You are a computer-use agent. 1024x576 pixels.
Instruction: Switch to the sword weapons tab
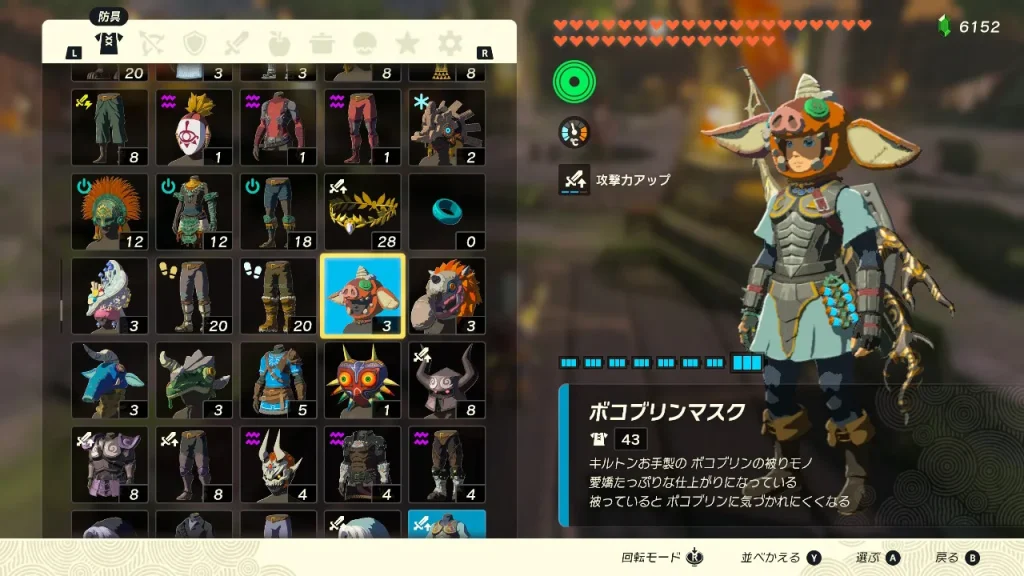(237, 43)
